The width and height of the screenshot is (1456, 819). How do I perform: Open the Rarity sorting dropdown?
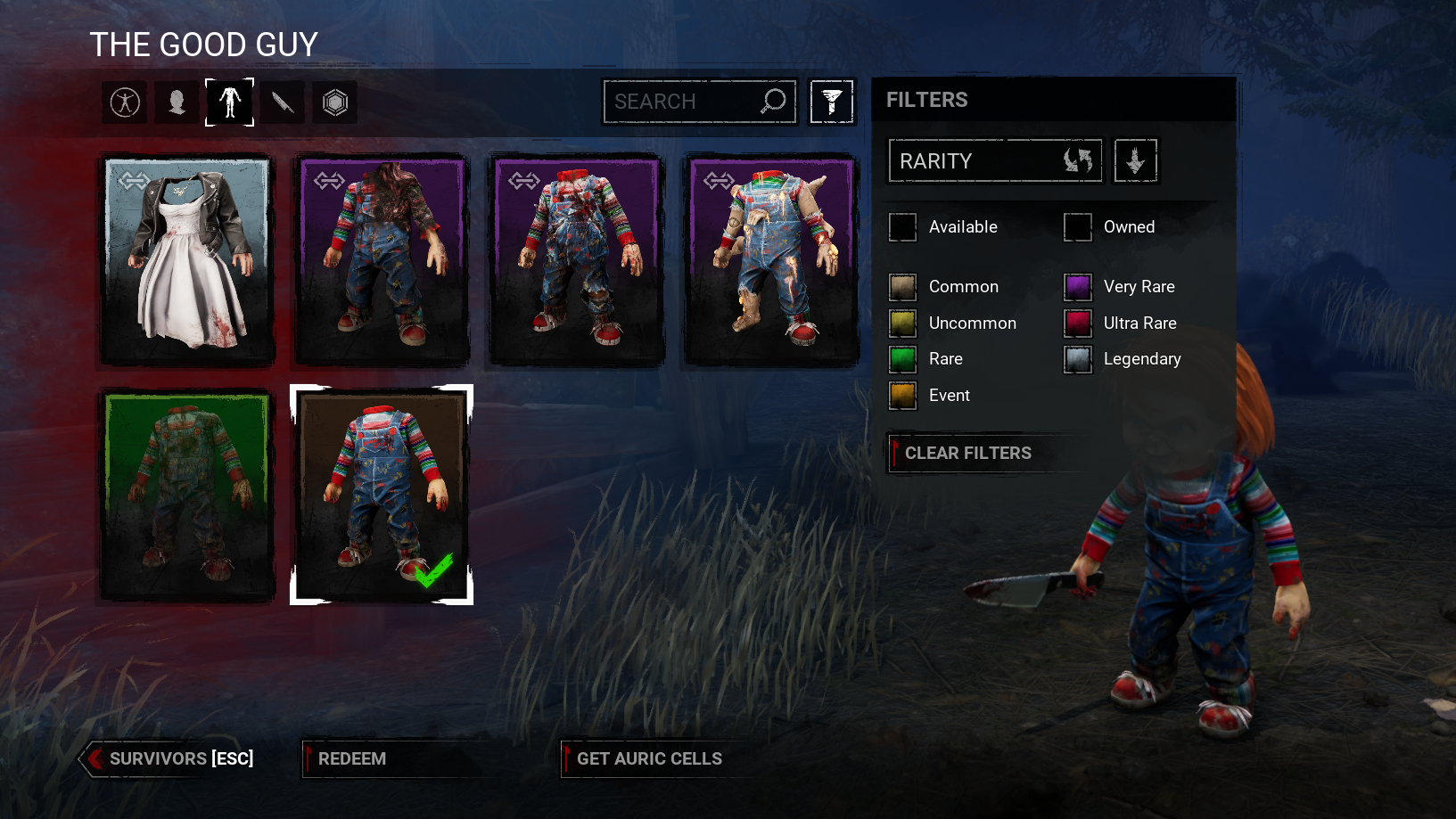click(994, 160)
